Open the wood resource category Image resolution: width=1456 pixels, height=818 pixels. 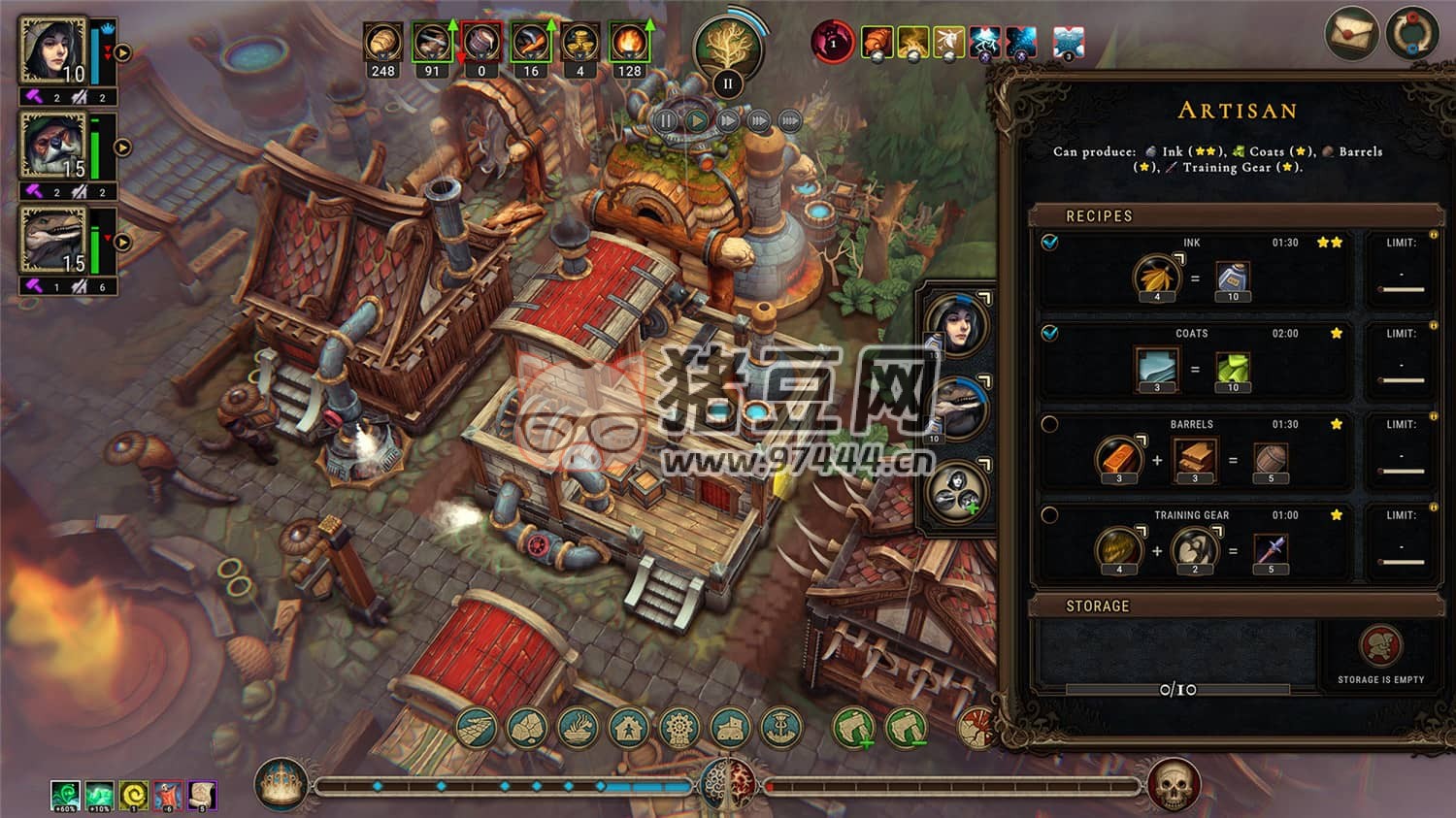coord(383,43)
